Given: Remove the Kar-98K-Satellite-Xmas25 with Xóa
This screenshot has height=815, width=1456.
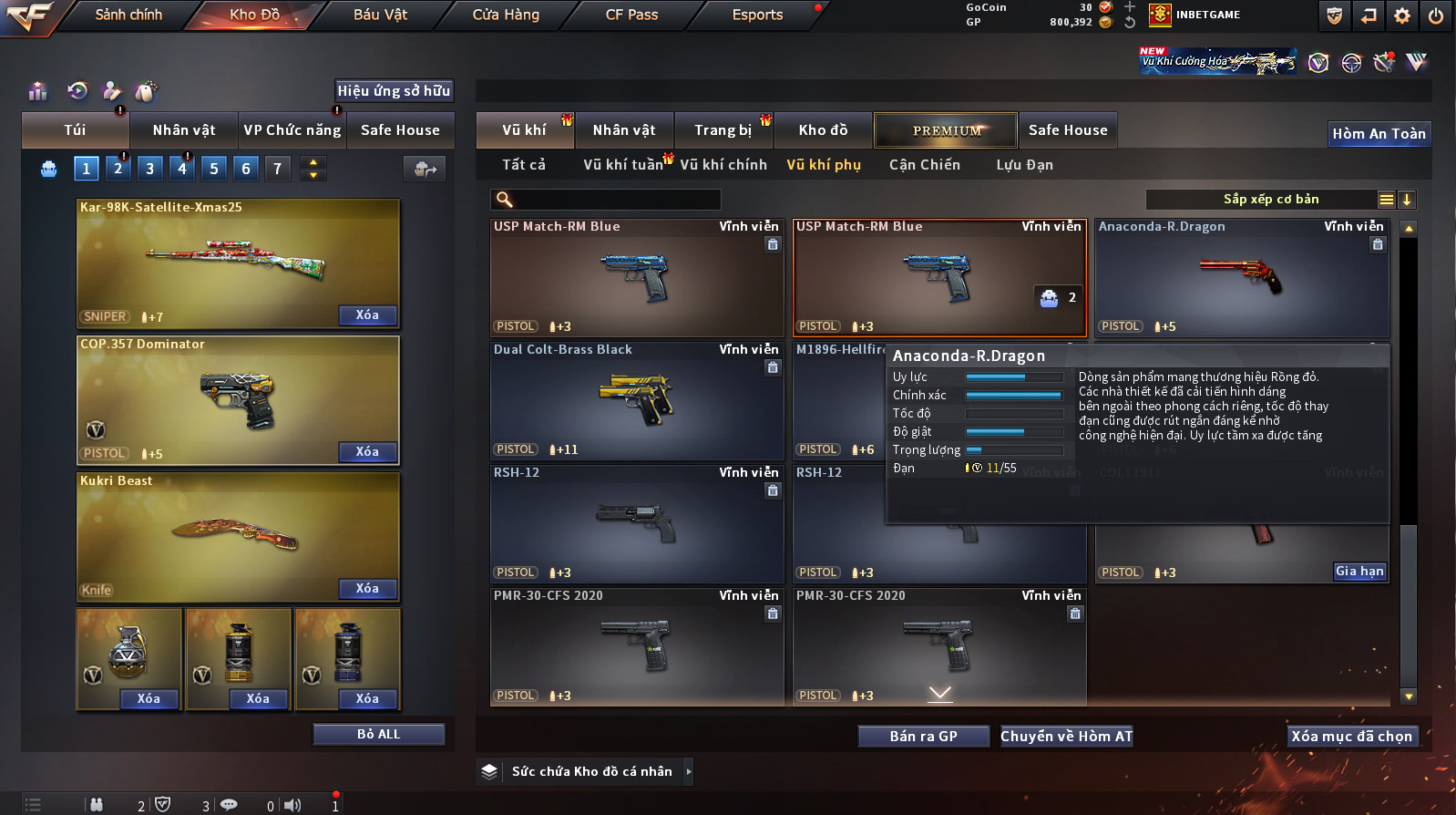Looking at the screenshot, I should point(367,315).
